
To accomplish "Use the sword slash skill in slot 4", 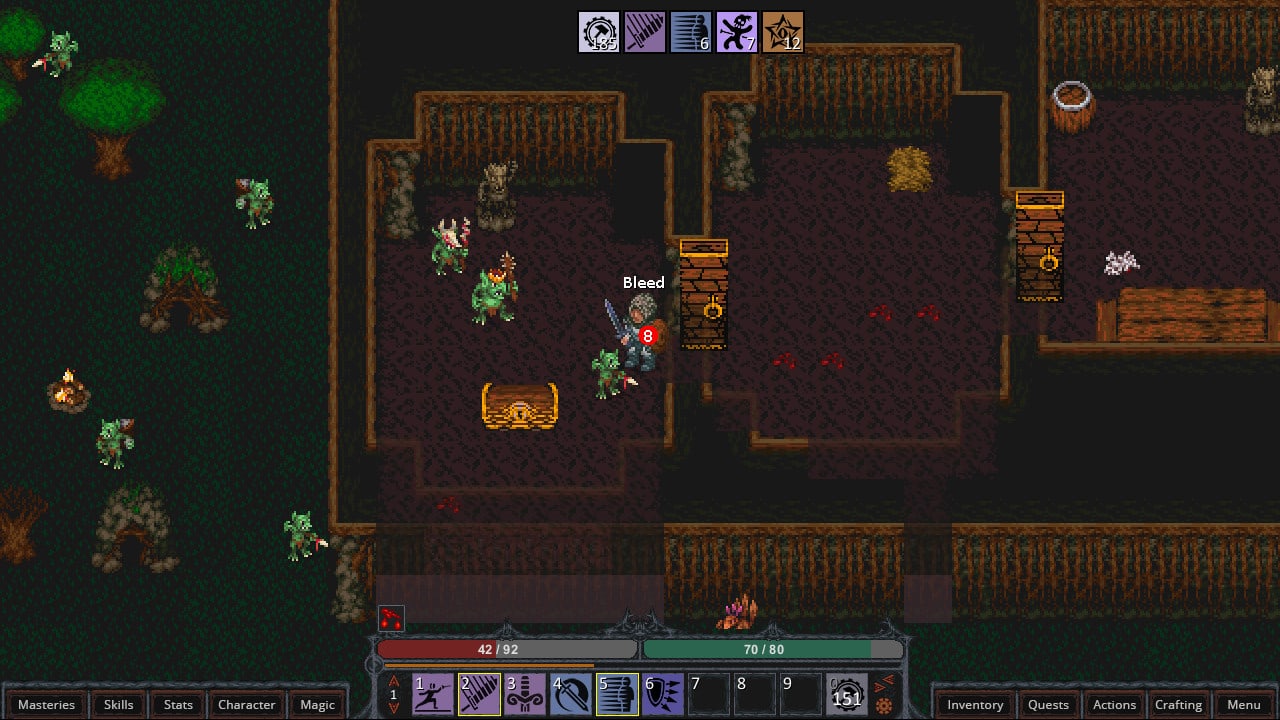I will point(571,694).
